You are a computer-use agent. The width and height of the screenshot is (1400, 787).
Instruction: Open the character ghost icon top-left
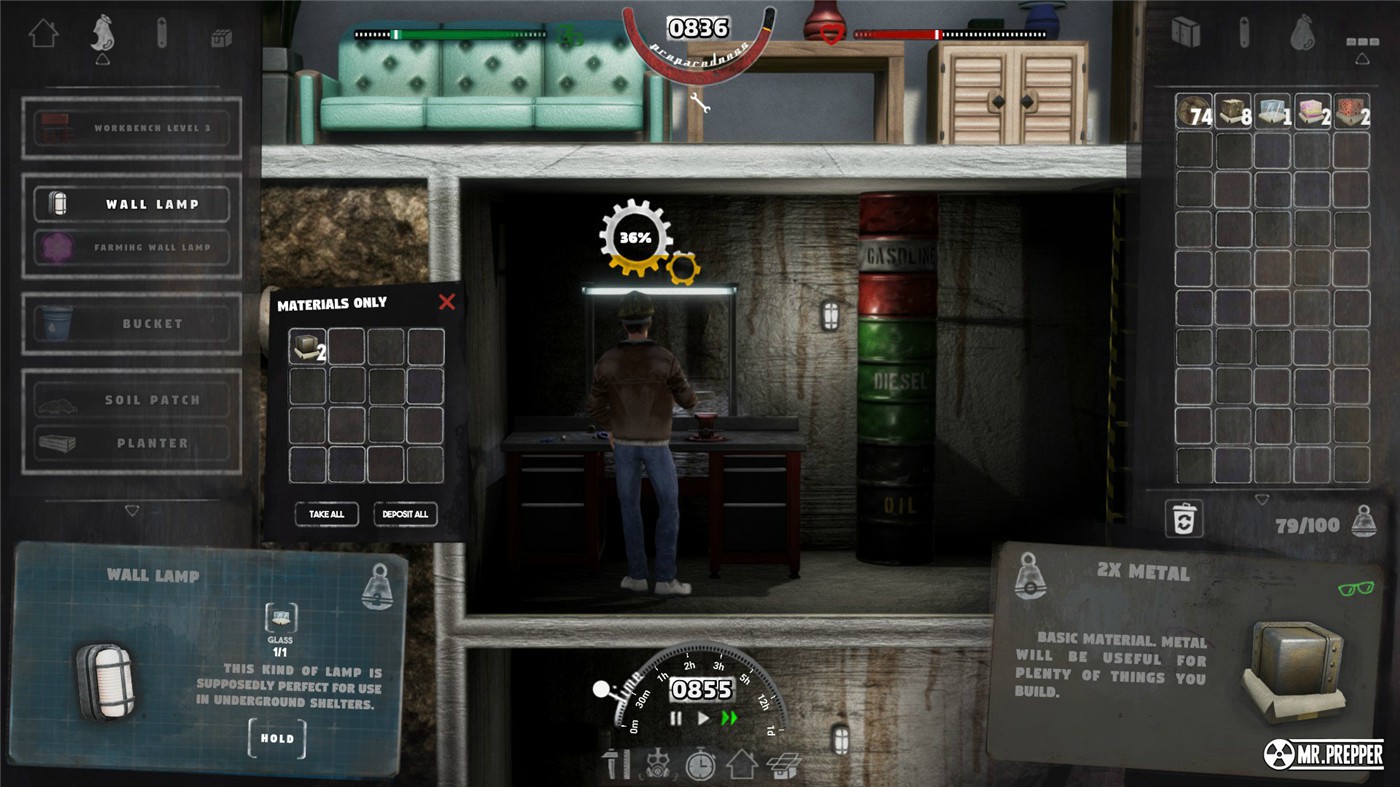pos(102,32)
